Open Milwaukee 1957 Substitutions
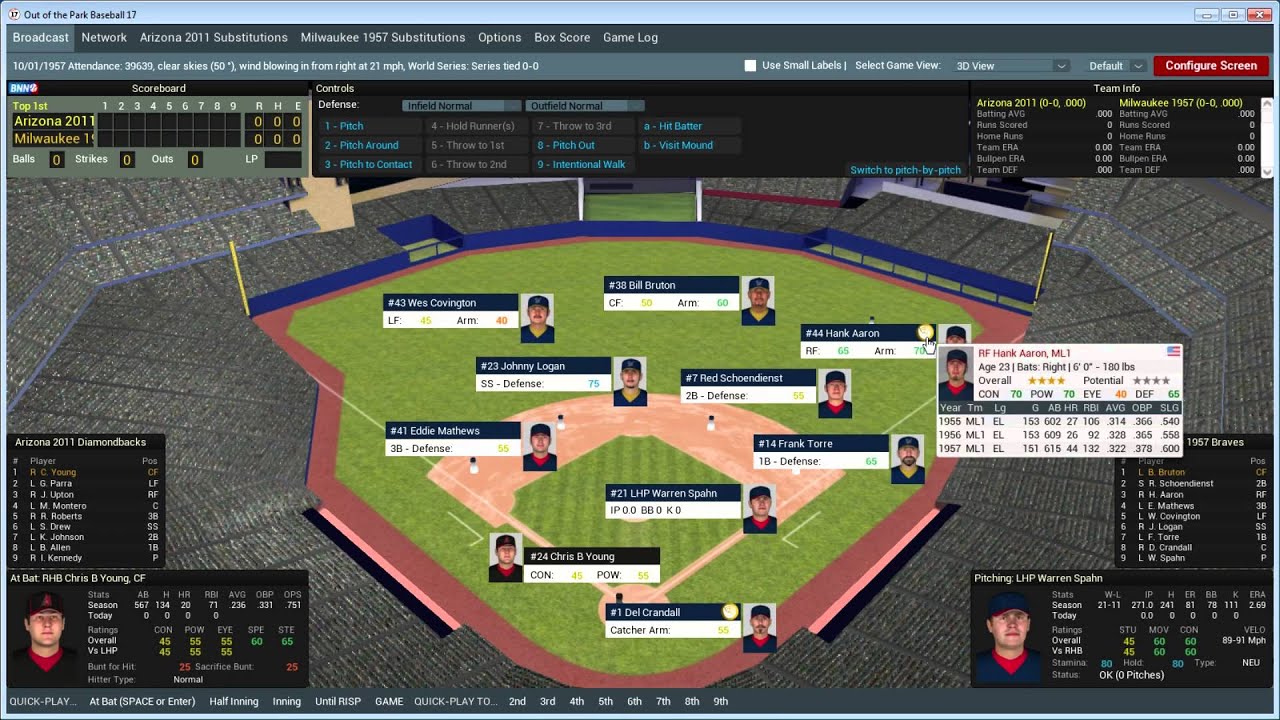This screenshot has height=720, width=1280. tap(383, 37)
